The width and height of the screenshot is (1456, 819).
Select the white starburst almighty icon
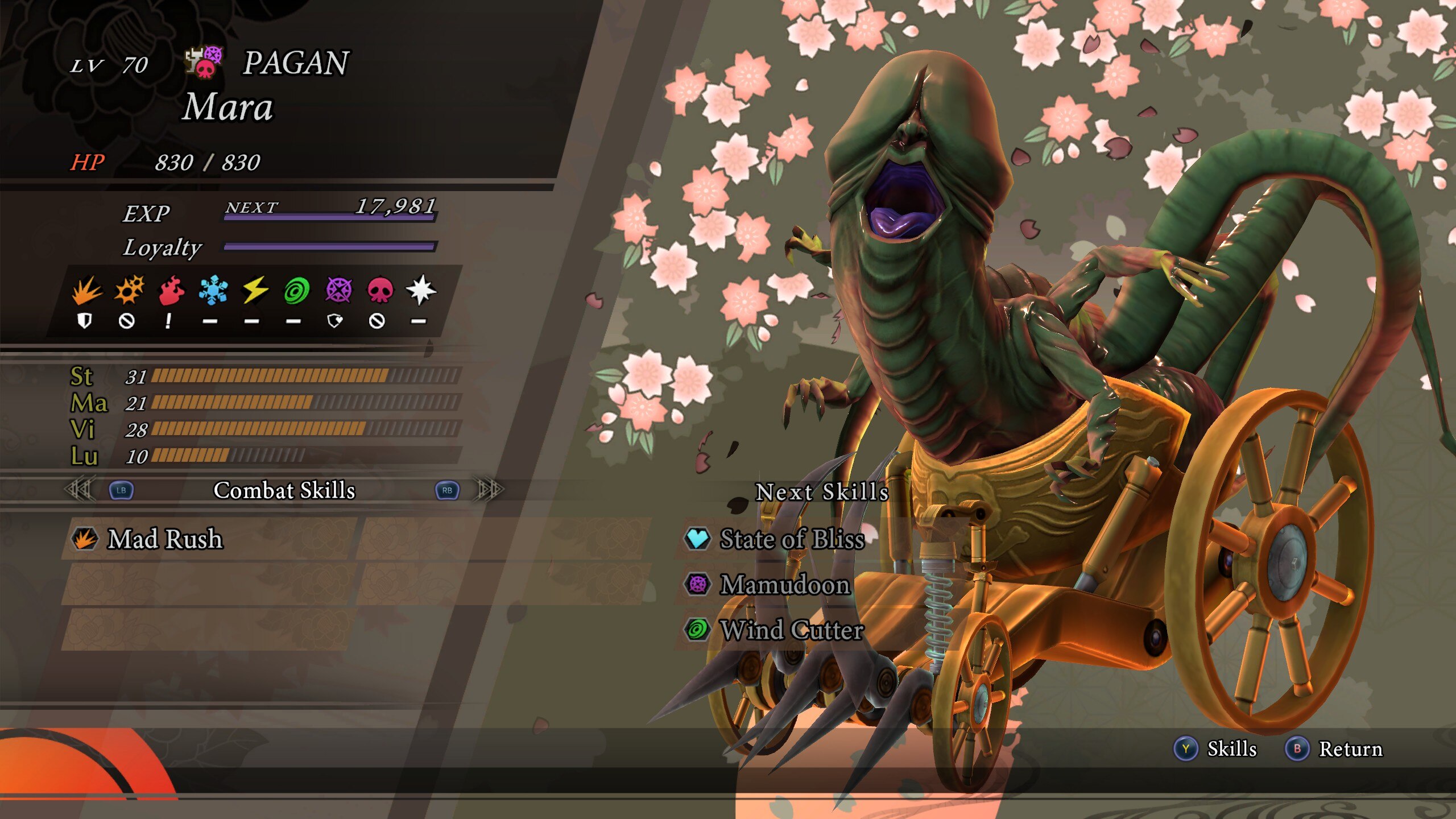[x=421, y=291]
